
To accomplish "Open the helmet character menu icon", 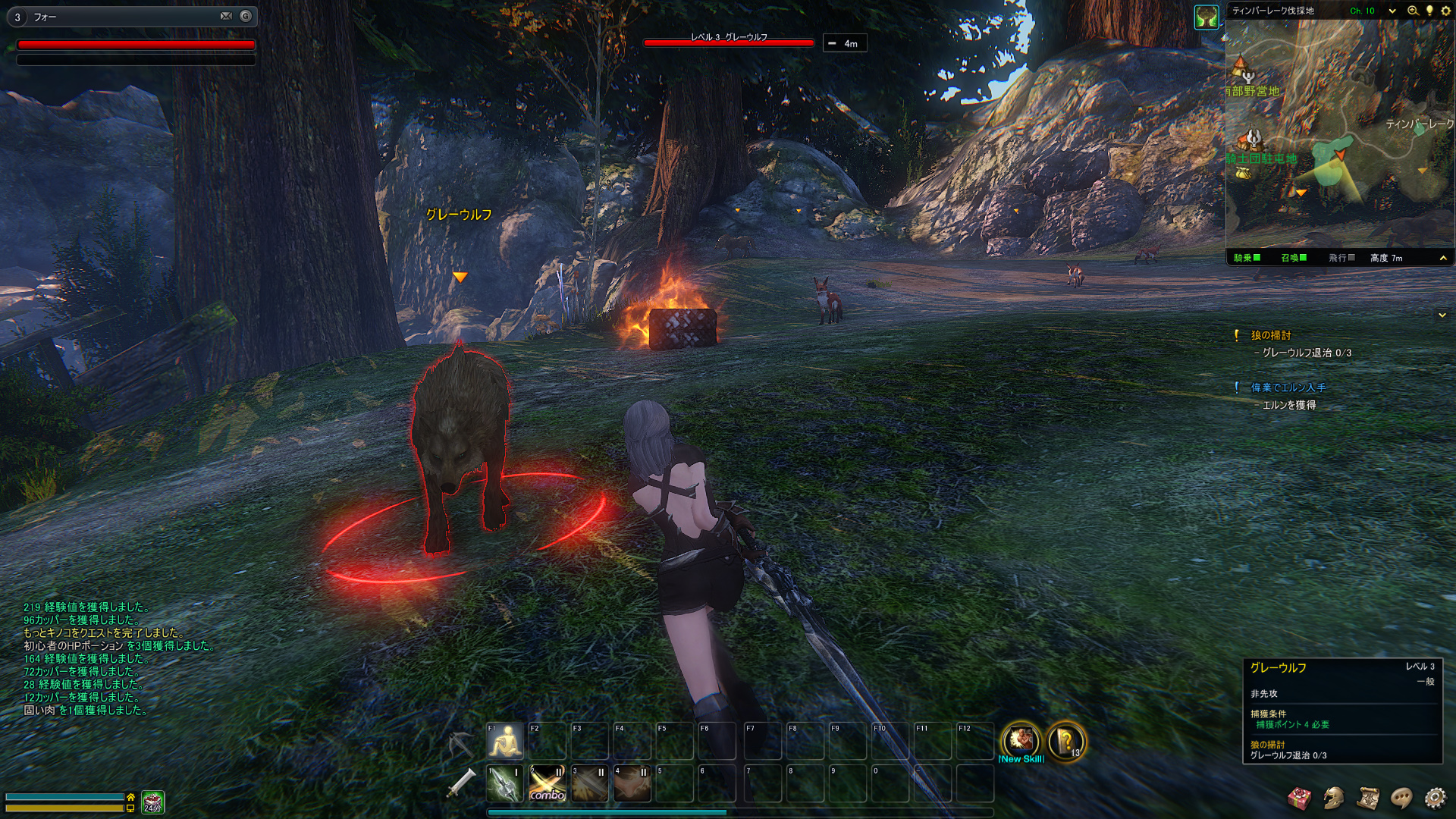I will [x=1333, y=797].
